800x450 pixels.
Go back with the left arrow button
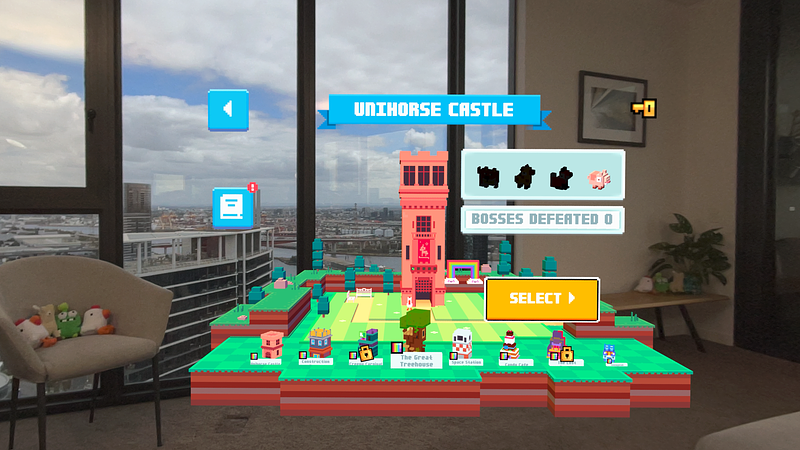pos(228,109)
